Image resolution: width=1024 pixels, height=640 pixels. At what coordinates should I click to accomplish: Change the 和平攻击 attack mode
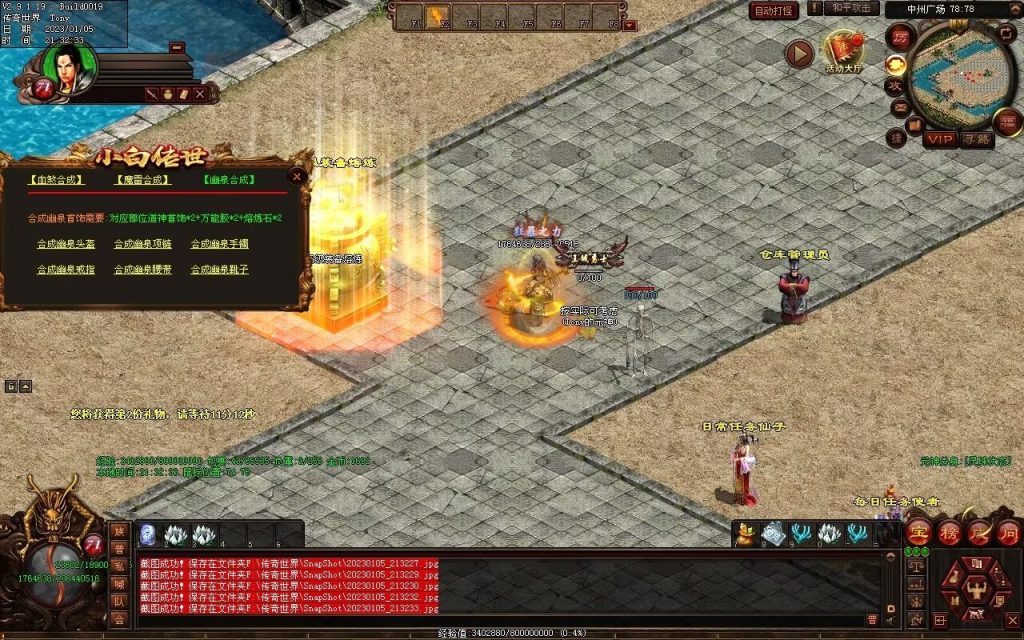click(853, 9)
